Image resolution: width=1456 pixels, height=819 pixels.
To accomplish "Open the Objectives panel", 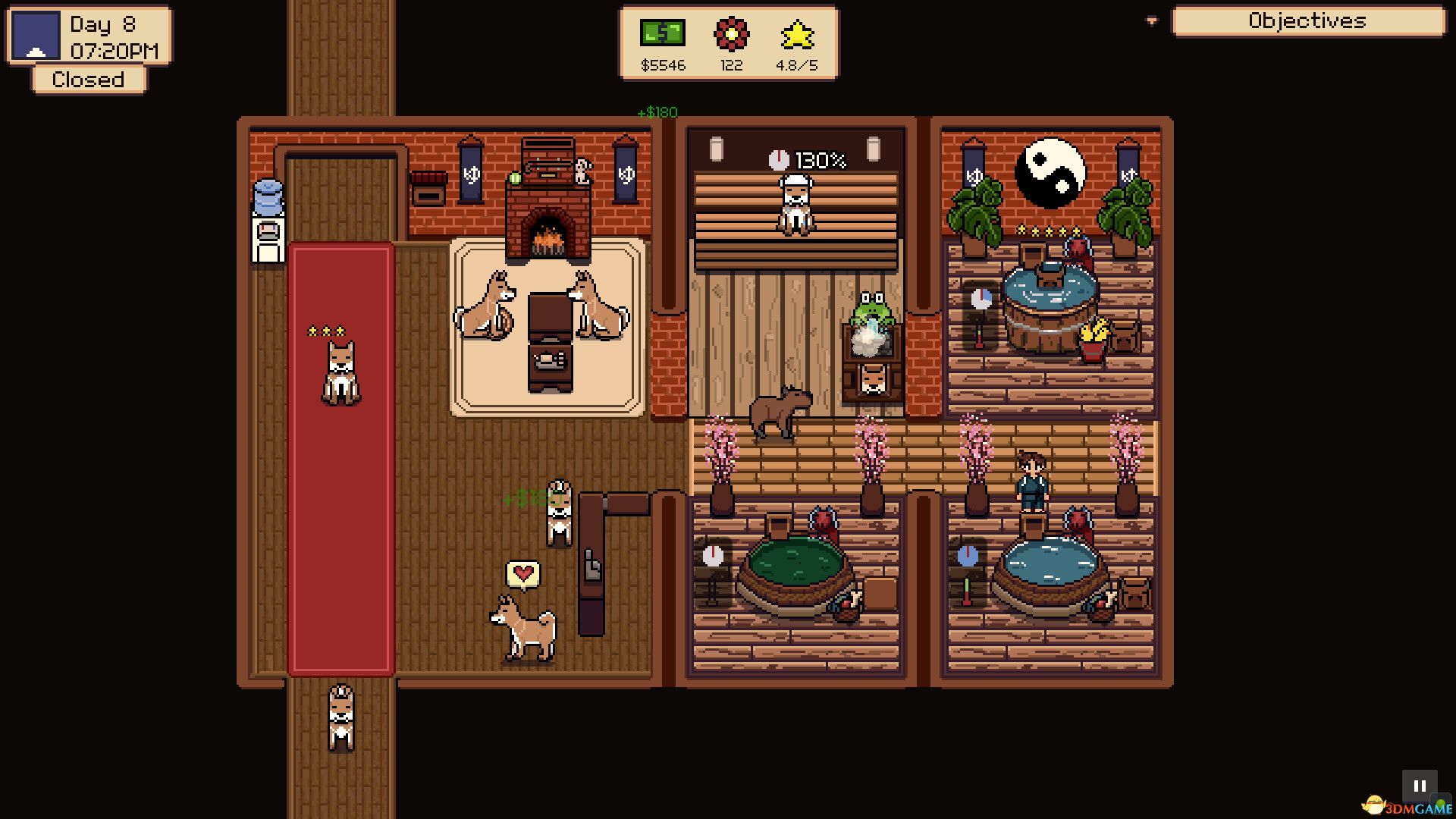I will [1310, 21].
